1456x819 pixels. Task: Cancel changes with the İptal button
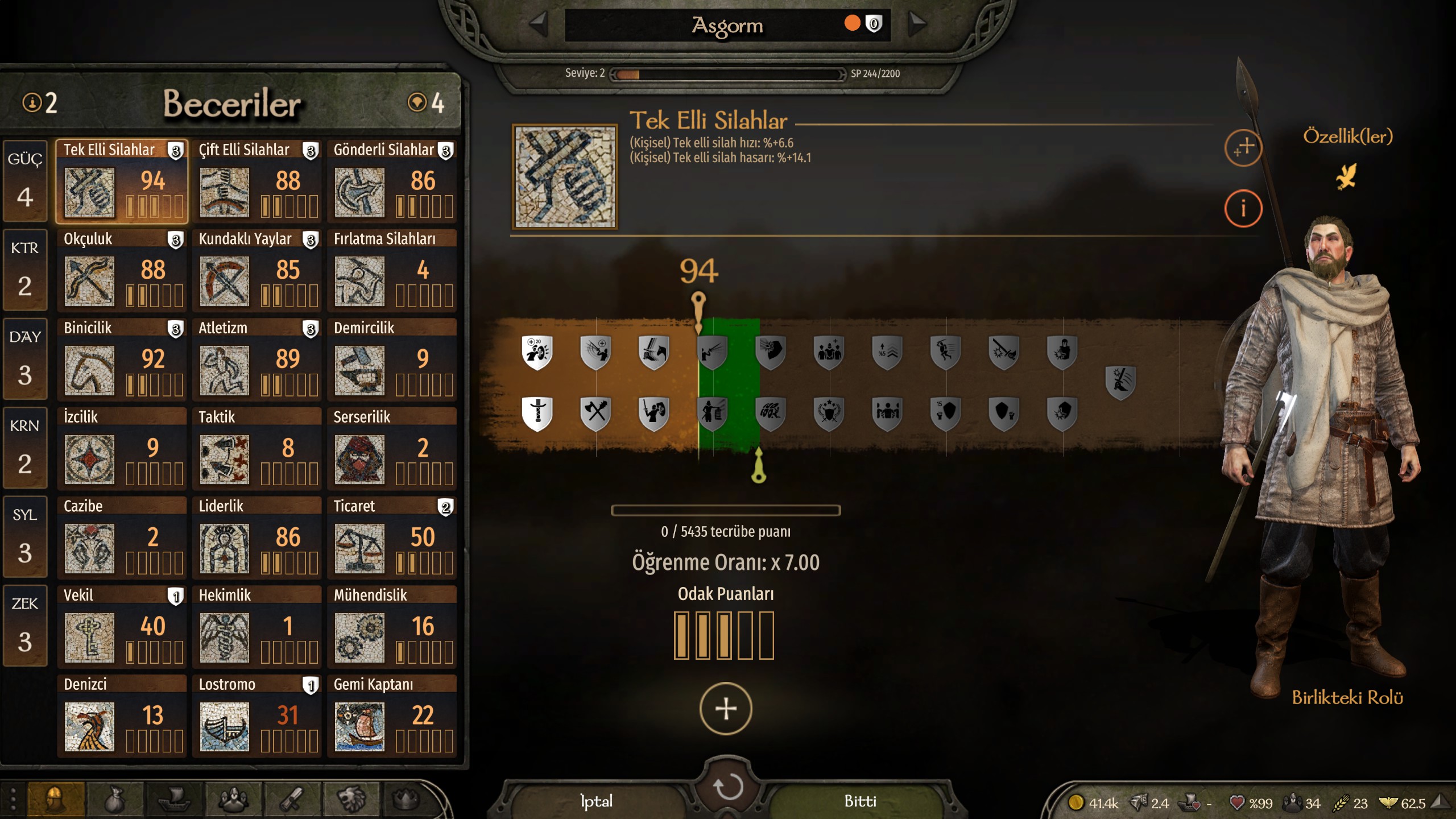coord(596,801)
